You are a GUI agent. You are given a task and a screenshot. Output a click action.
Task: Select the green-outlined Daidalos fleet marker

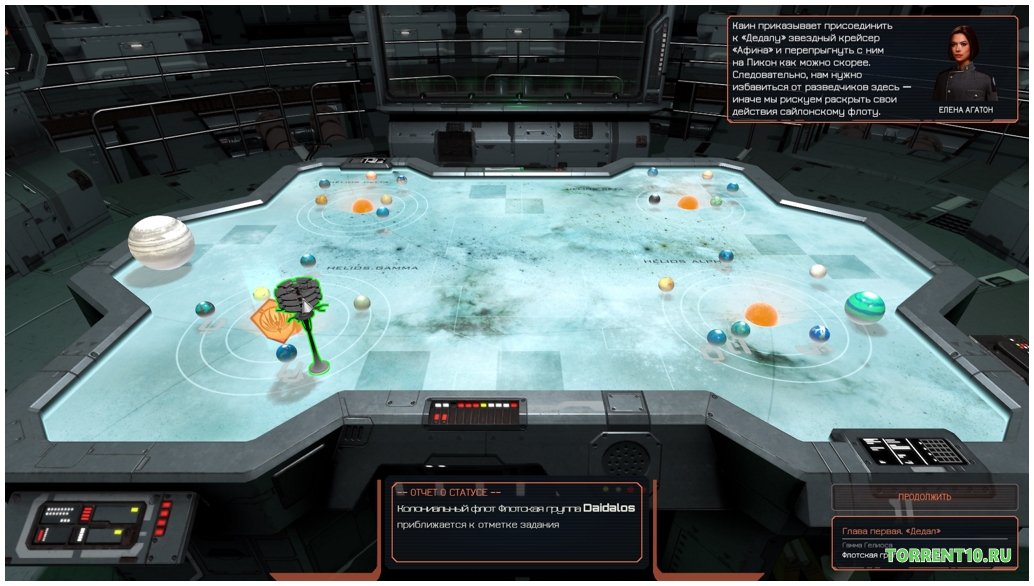coord(299,297)
